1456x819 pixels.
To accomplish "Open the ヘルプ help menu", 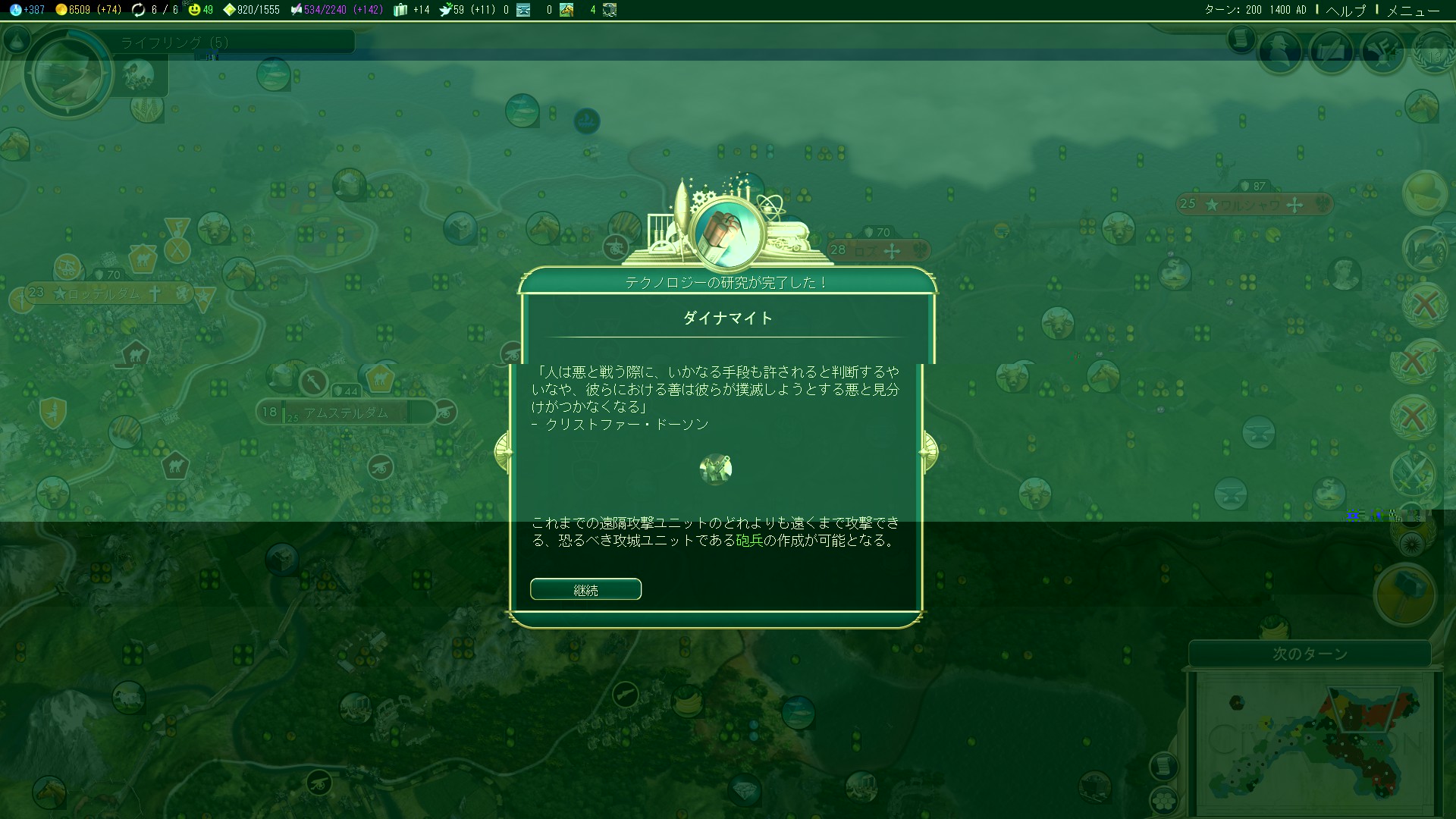I will coord(1345,10).
